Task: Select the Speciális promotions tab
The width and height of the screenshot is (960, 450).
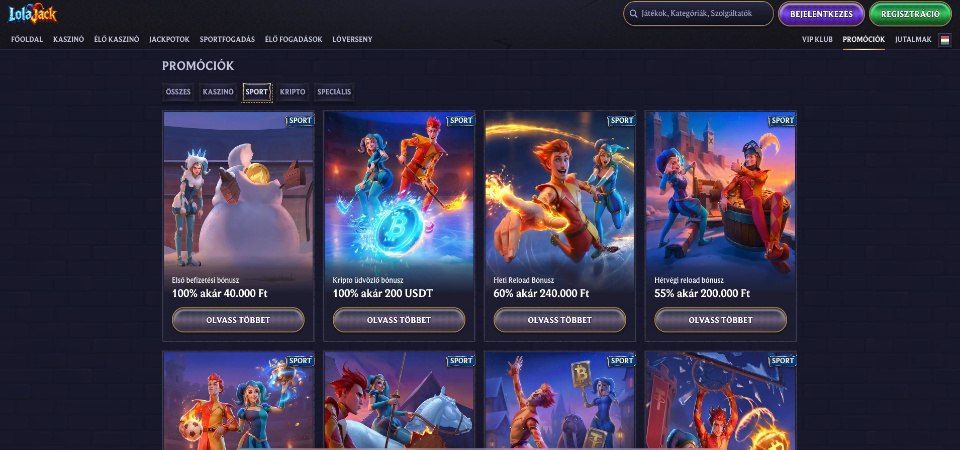Action: [334, 91]
